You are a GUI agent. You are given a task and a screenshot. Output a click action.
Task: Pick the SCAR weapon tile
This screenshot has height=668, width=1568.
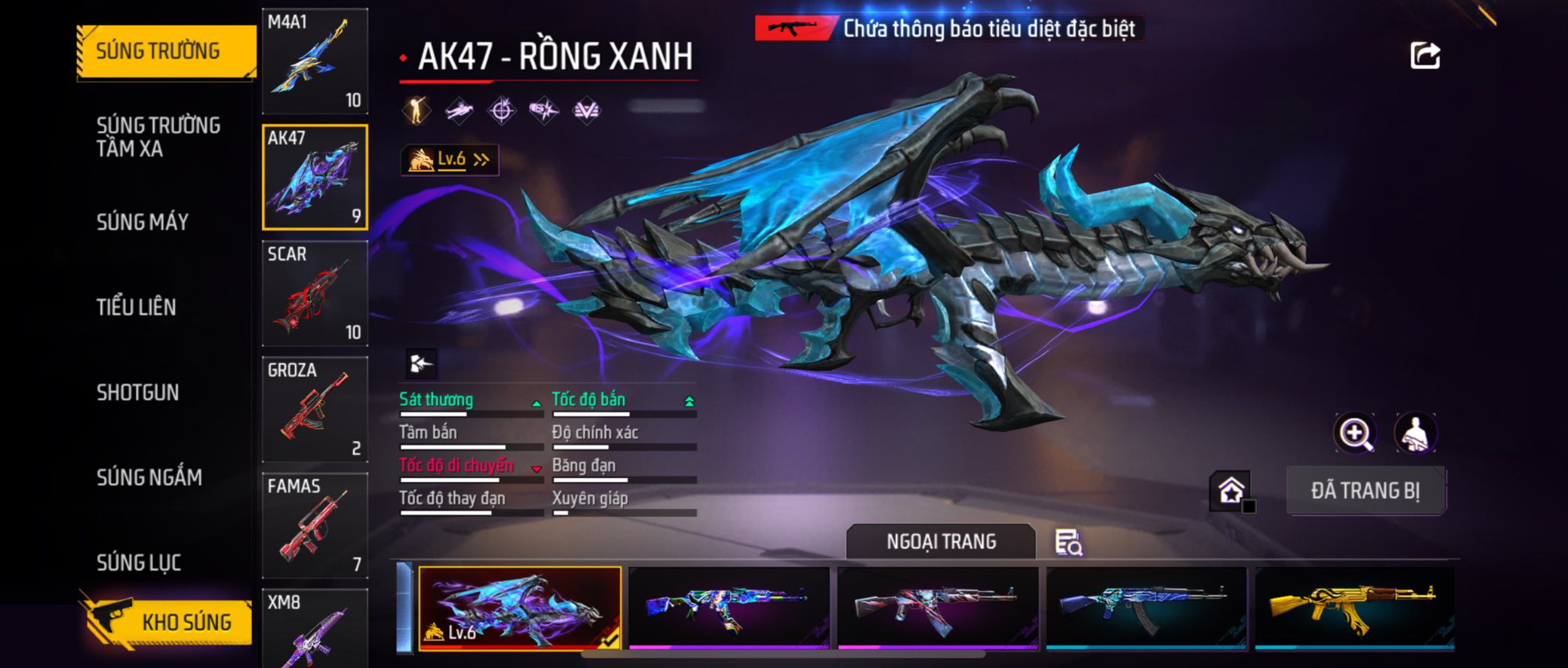click(315, 293)
